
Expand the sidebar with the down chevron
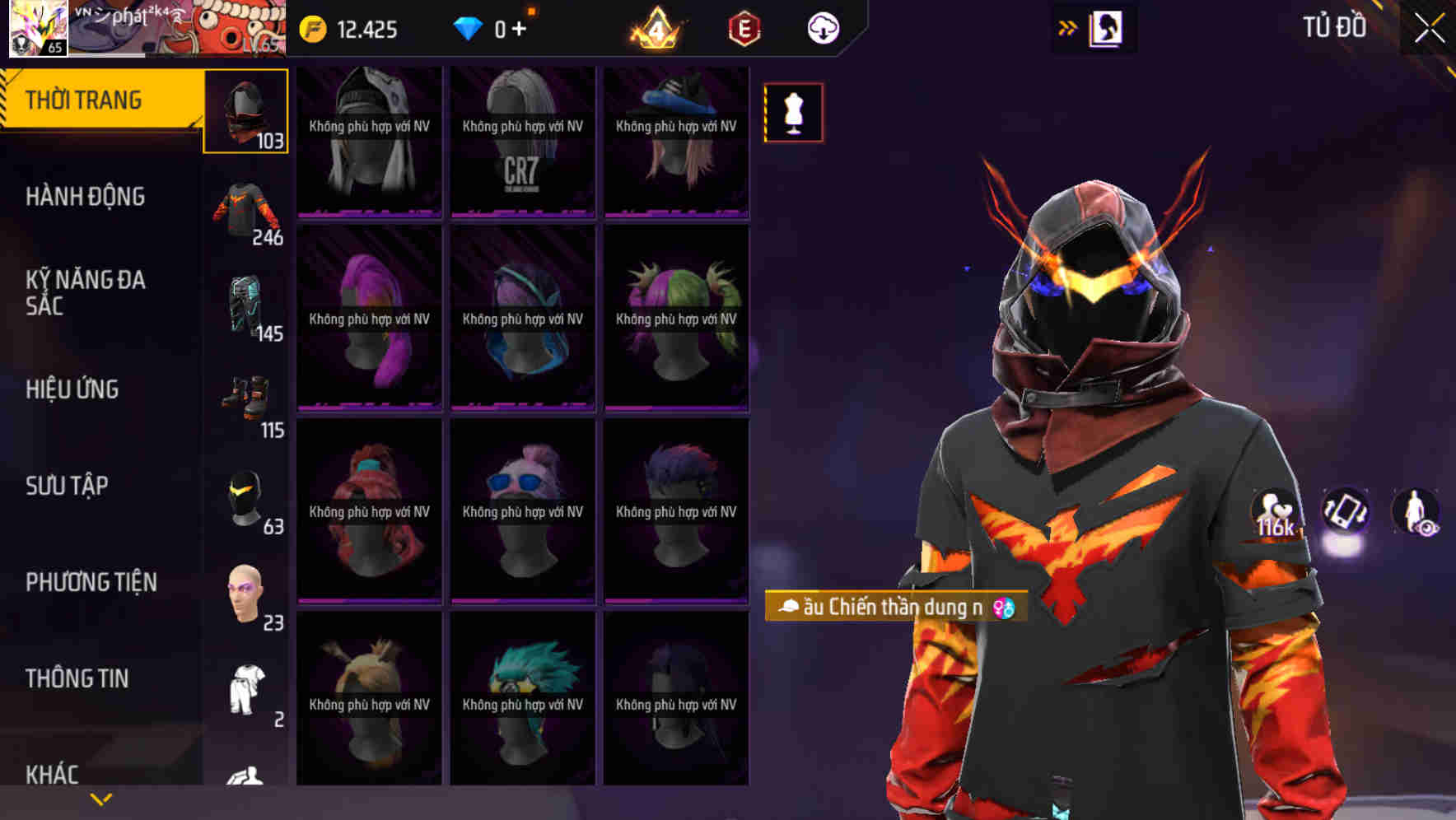pos(100,799)
